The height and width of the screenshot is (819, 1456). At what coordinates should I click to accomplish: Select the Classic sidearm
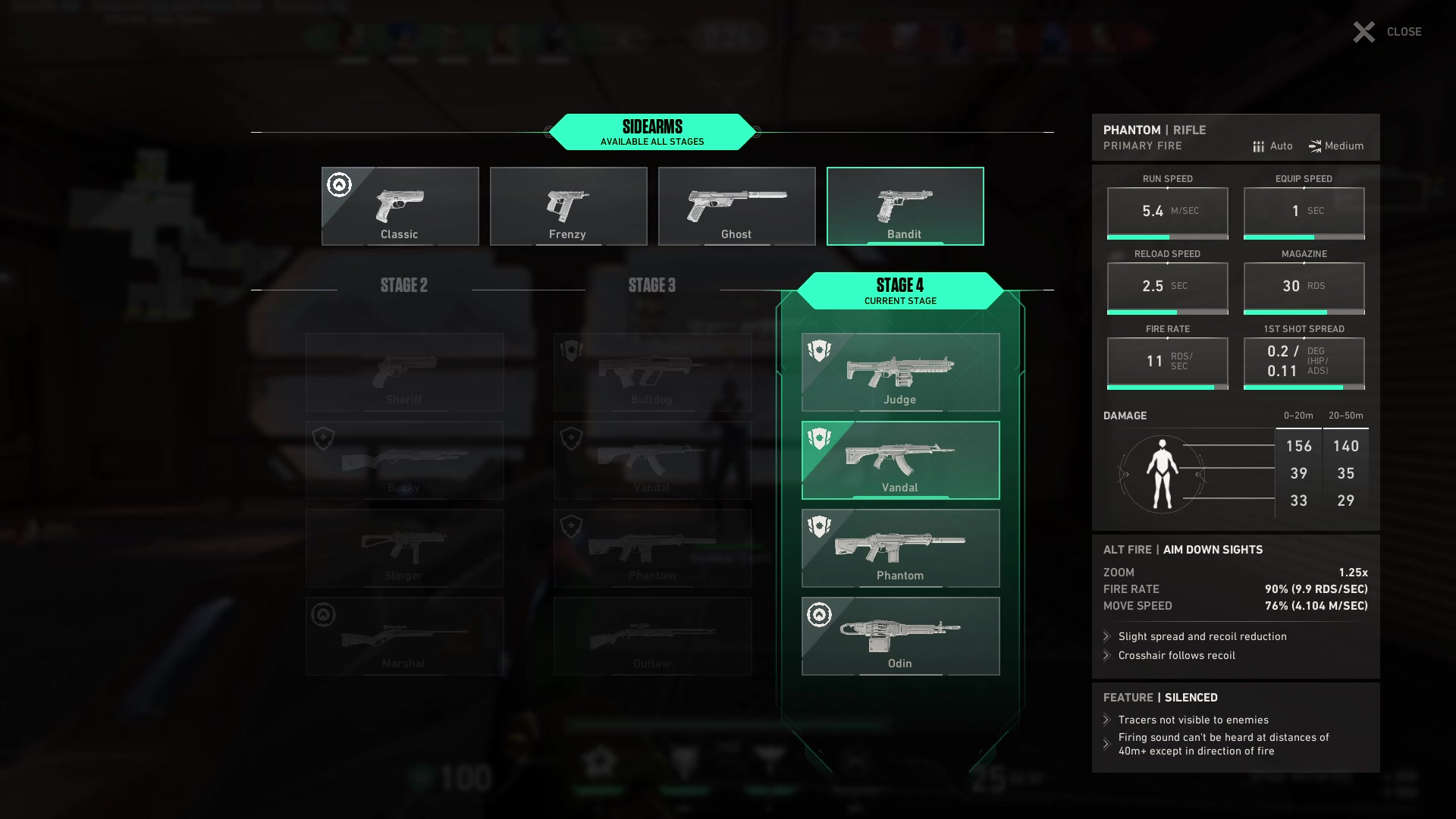click(x=400, y=206)
